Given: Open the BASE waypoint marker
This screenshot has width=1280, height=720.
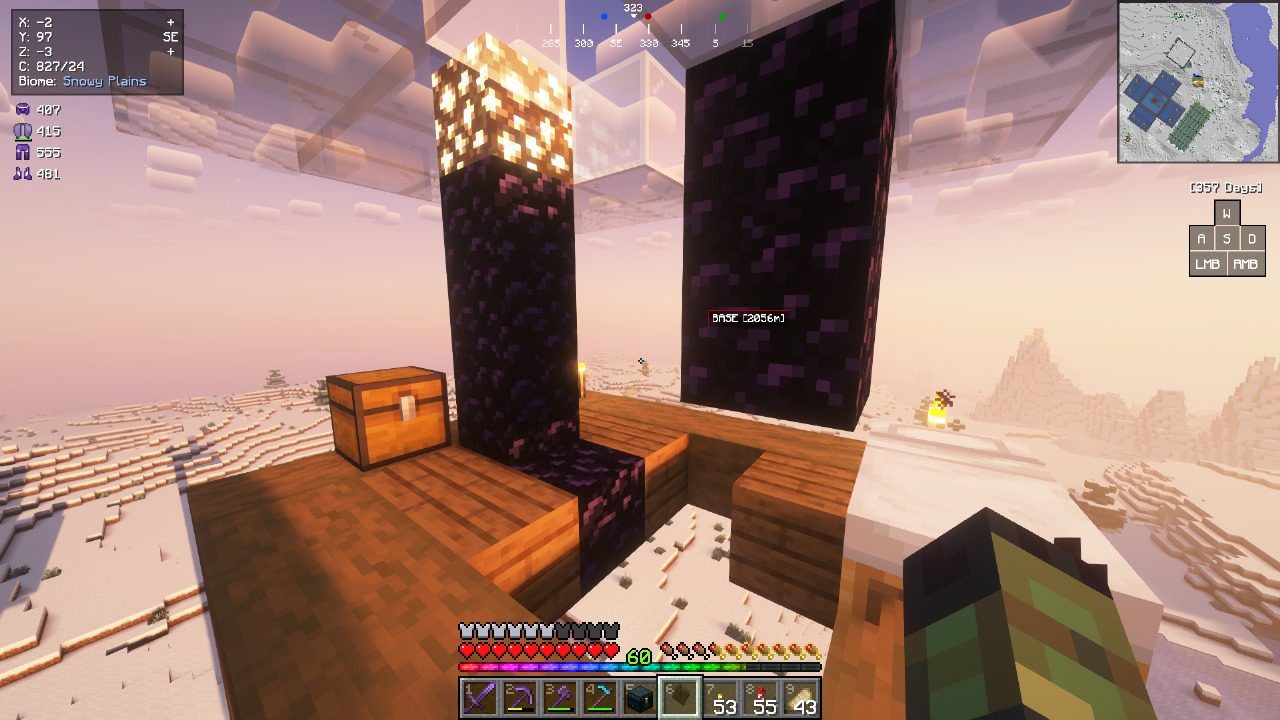Looking at the screenshot, I should point(747,317).
